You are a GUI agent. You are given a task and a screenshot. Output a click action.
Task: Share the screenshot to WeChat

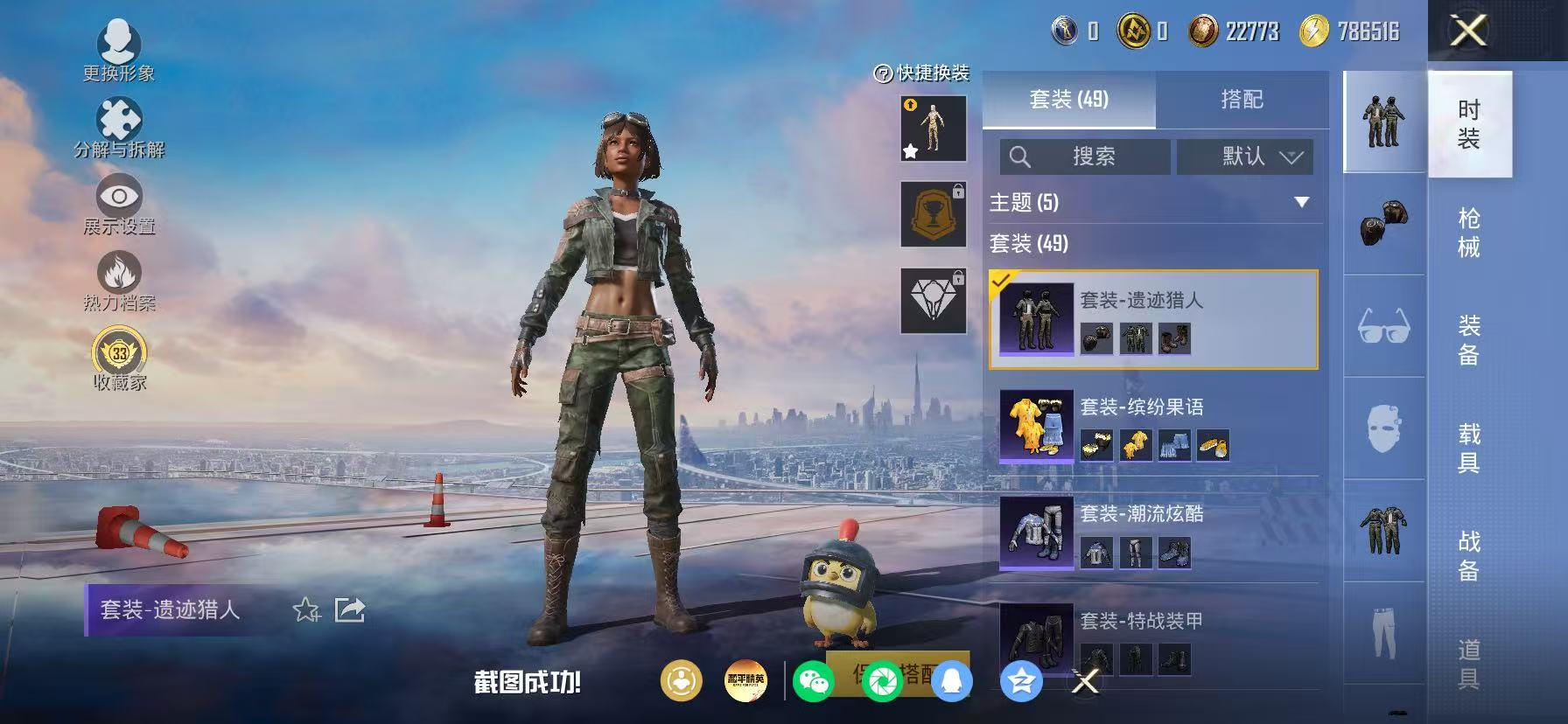click(x=813, y=681)
